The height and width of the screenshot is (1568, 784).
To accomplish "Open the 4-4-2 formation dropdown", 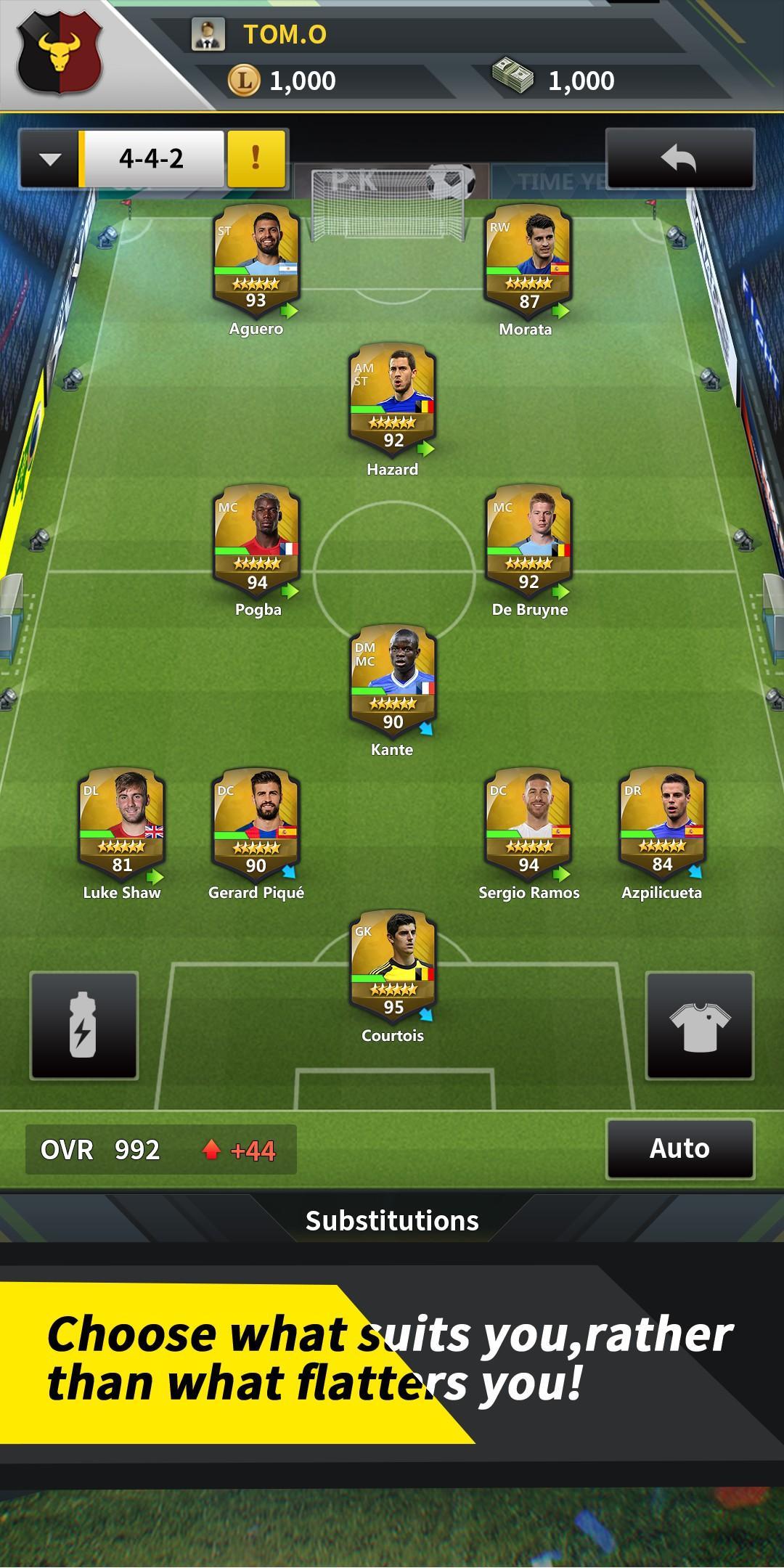I will tap(49, 159).
